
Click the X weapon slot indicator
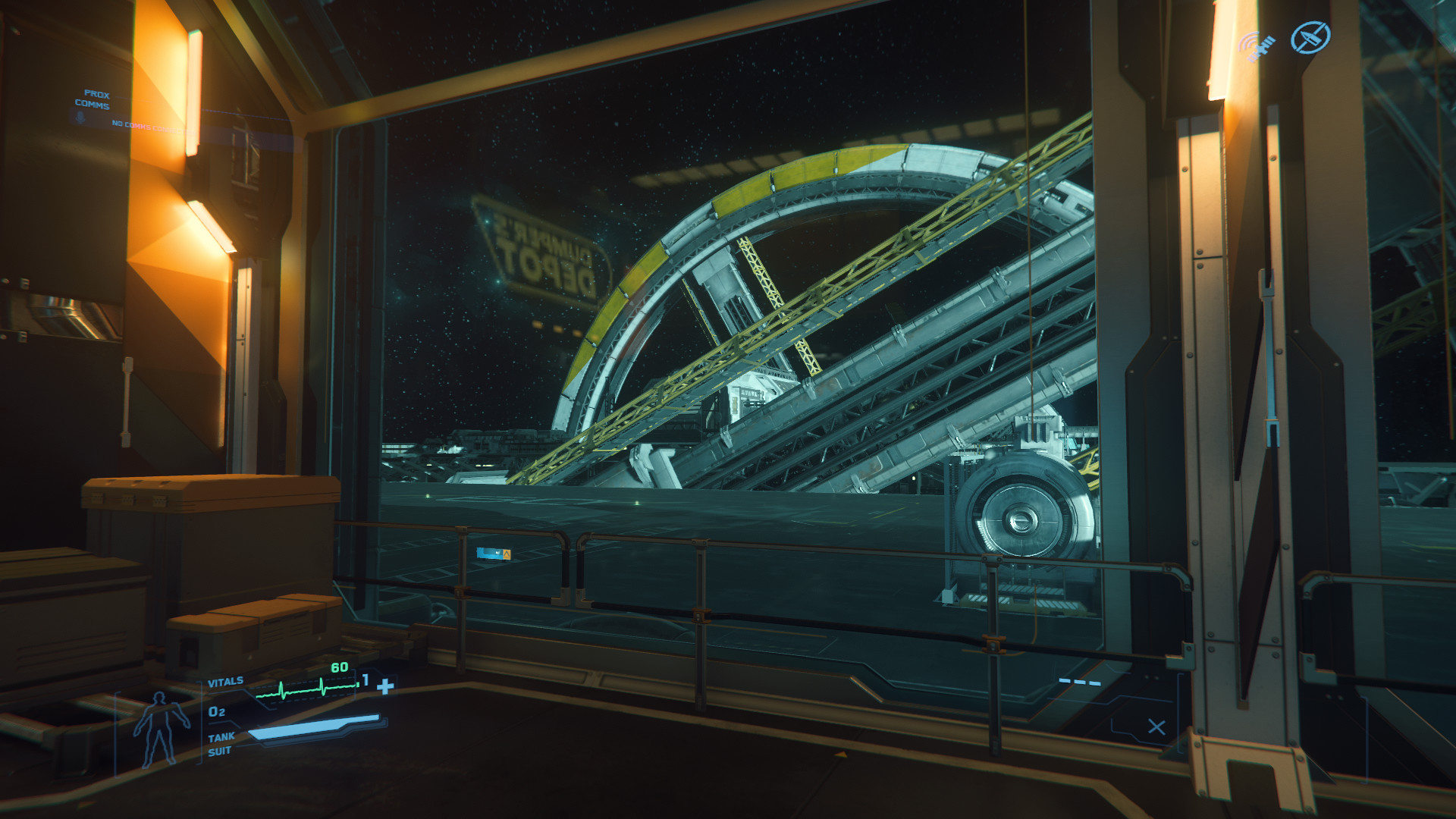click(1156, 727)
